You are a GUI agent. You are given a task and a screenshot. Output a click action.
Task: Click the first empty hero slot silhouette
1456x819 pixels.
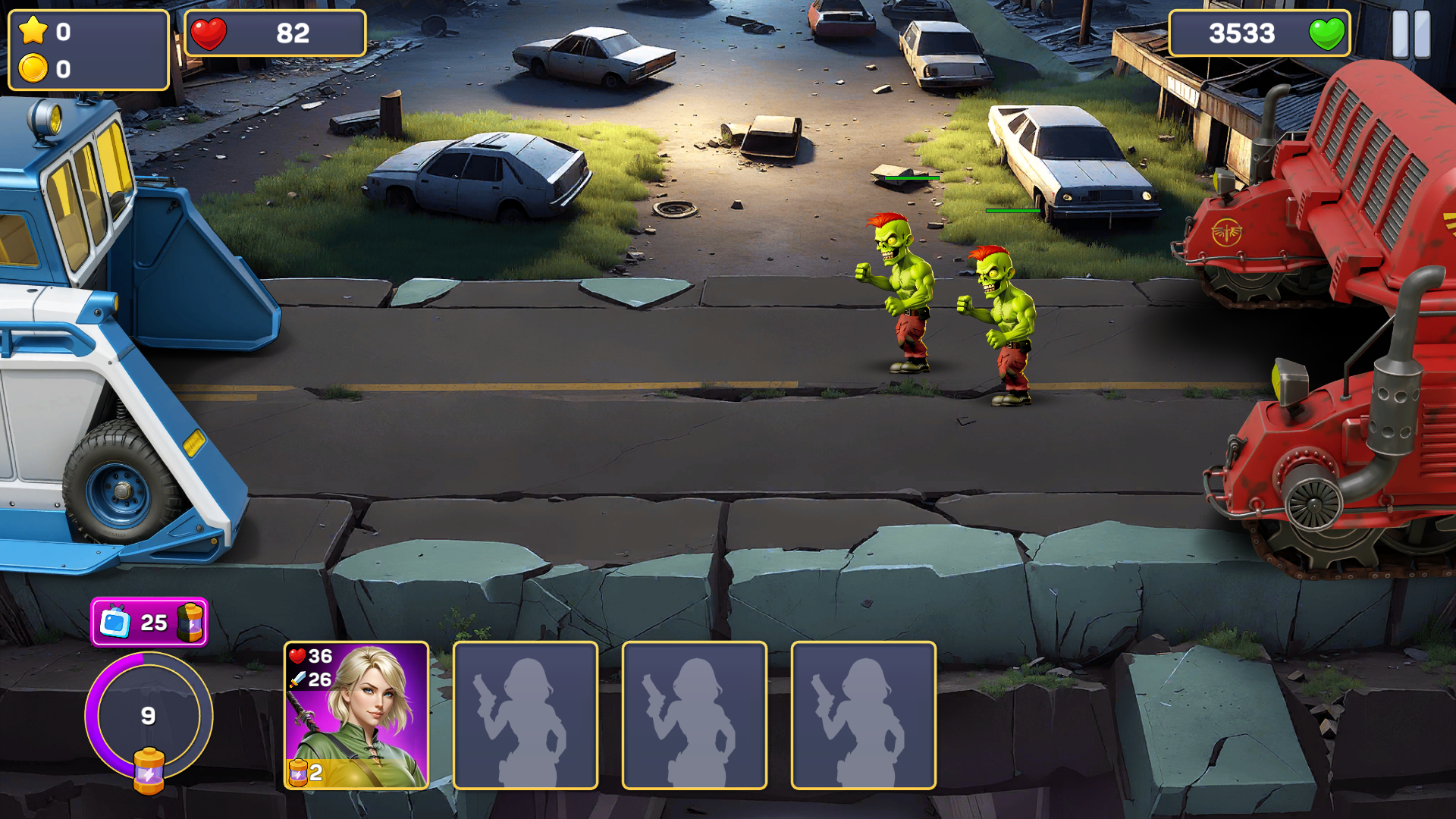click(526, 717)
